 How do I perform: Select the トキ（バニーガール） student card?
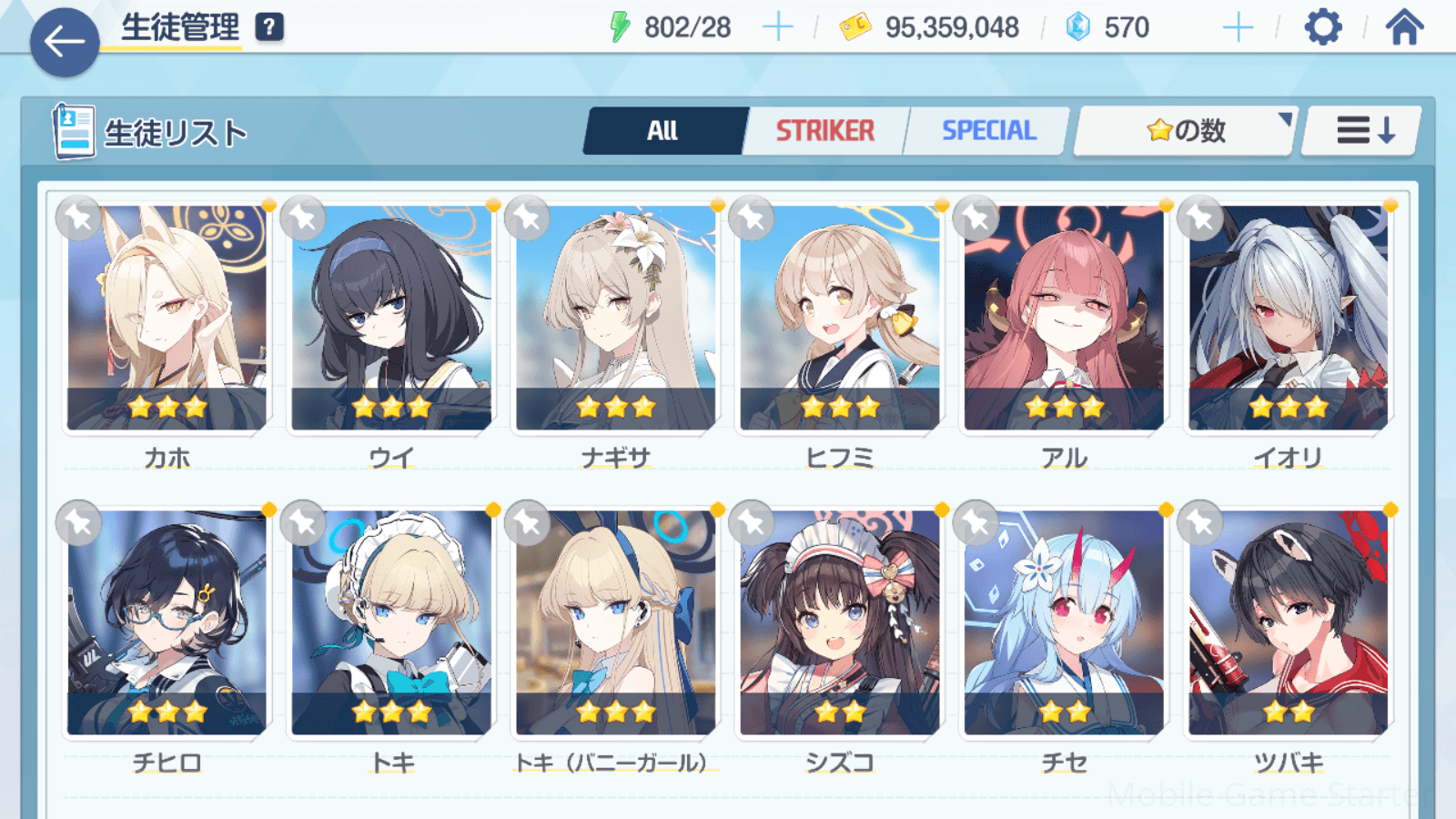616,622
